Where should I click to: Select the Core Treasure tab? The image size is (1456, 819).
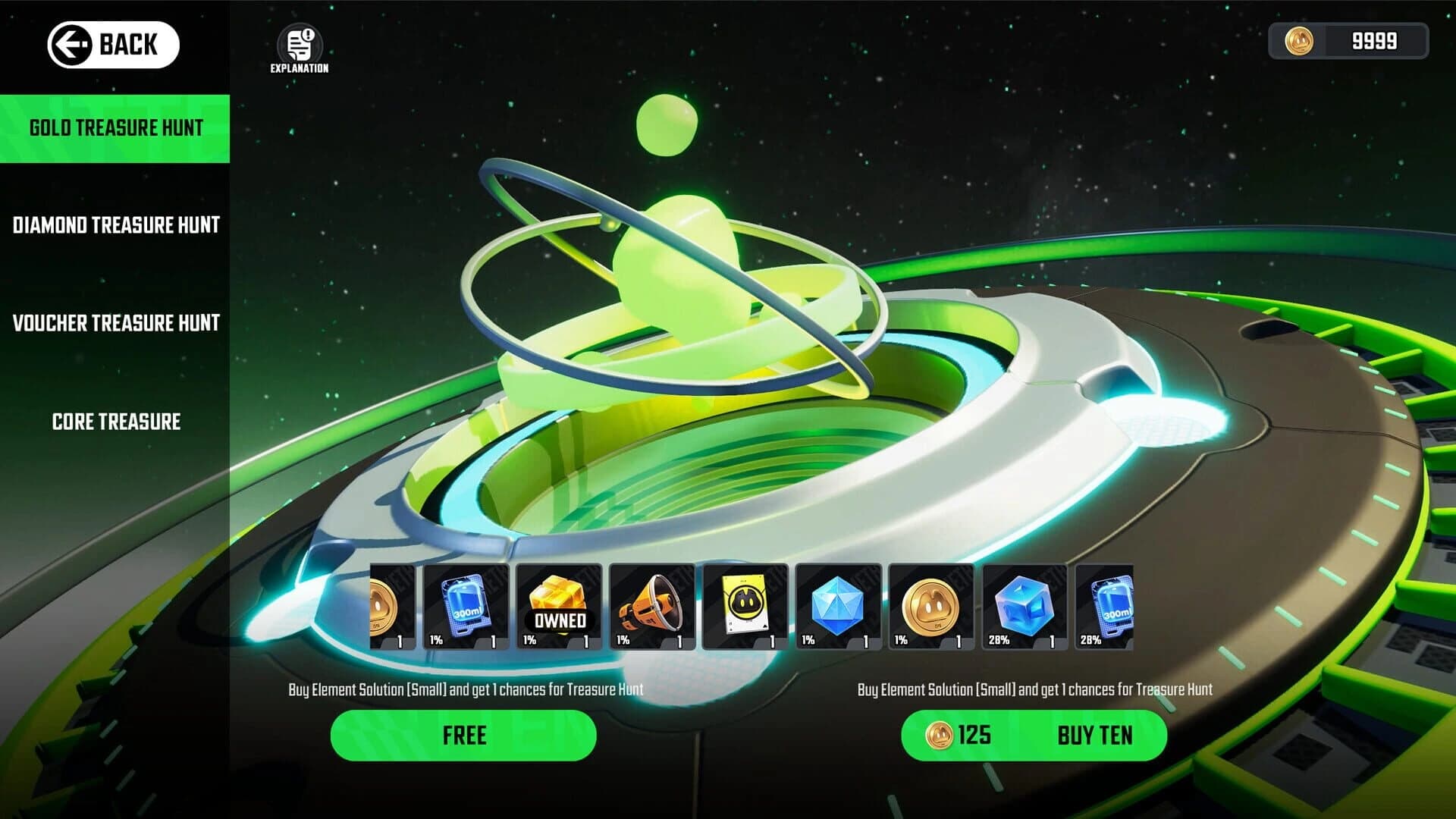115,422
